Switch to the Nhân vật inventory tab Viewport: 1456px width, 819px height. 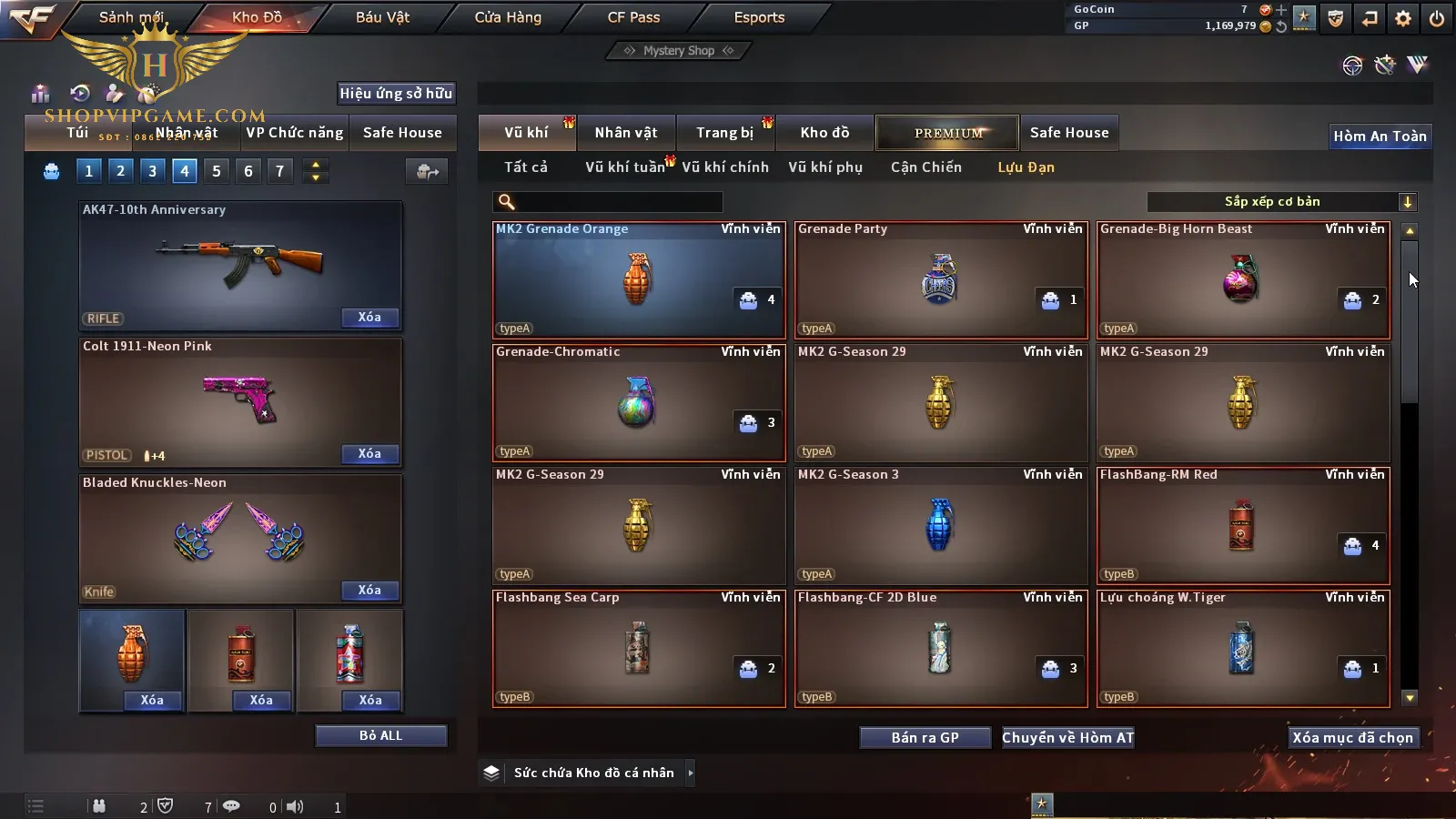coord(626,133)
